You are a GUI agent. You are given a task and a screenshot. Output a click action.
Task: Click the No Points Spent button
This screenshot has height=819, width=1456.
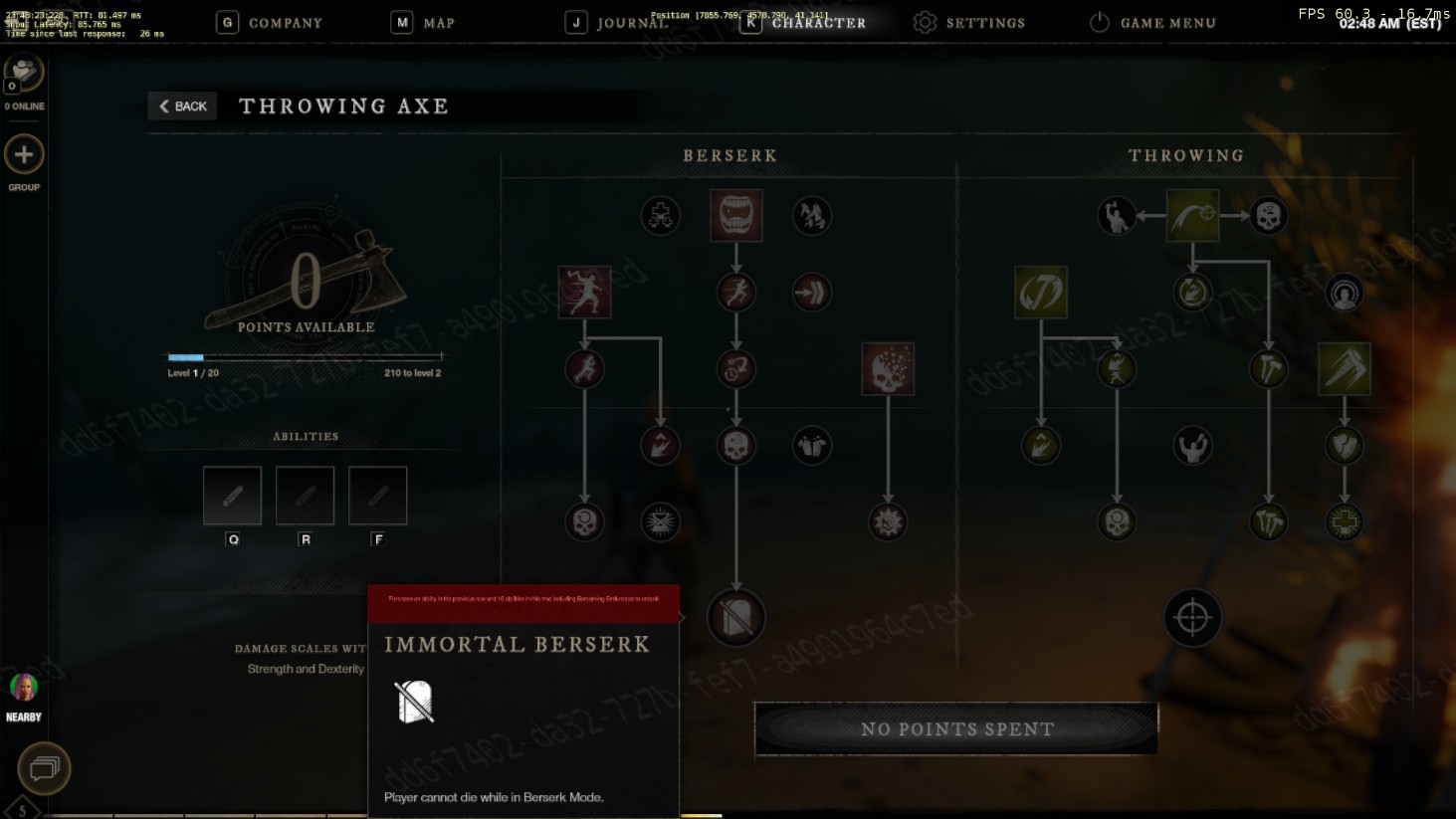click(x=956, y=728)
